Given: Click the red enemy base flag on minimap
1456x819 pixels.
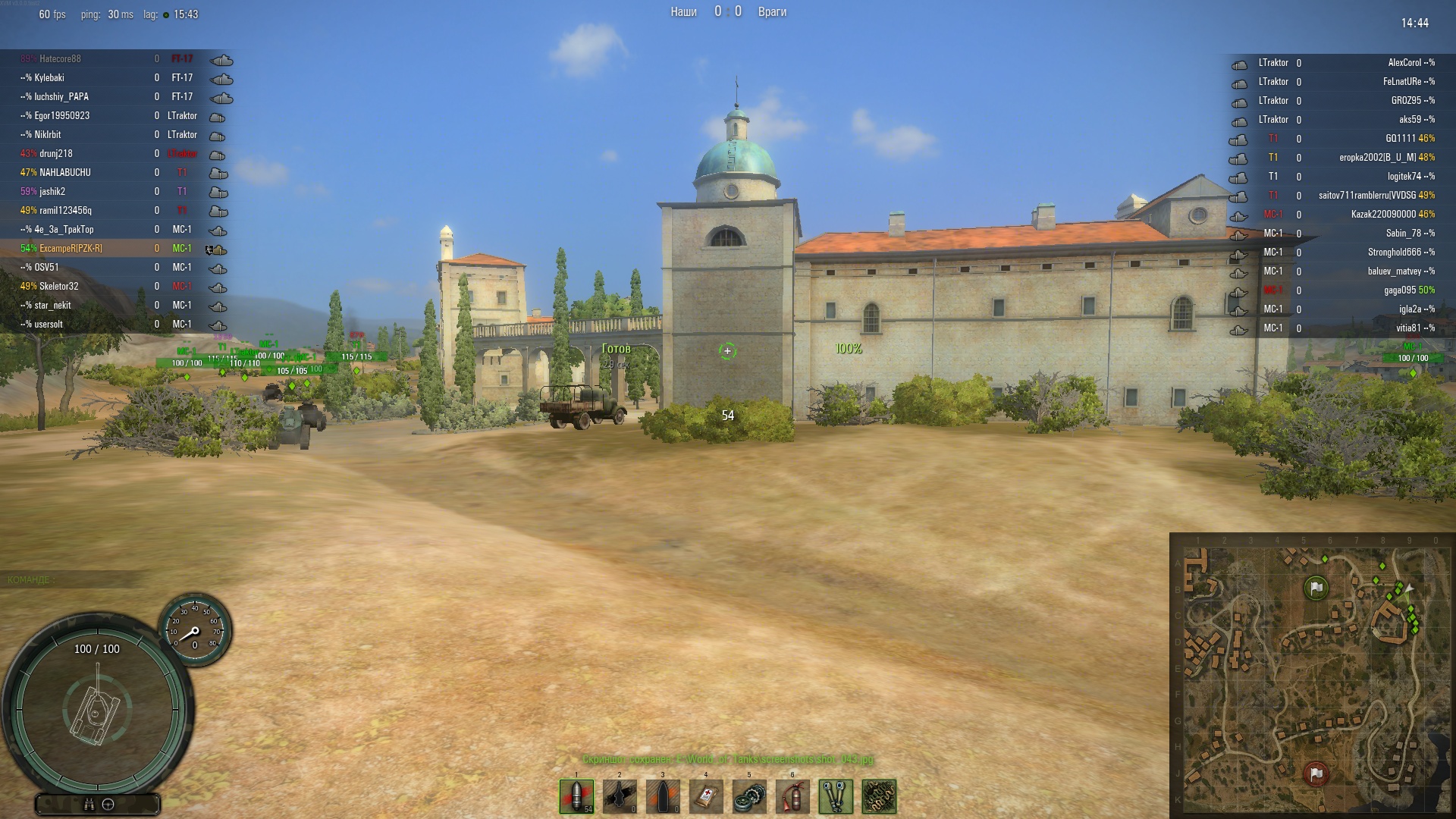Looking at the screenshot, I should [1316, 773].
